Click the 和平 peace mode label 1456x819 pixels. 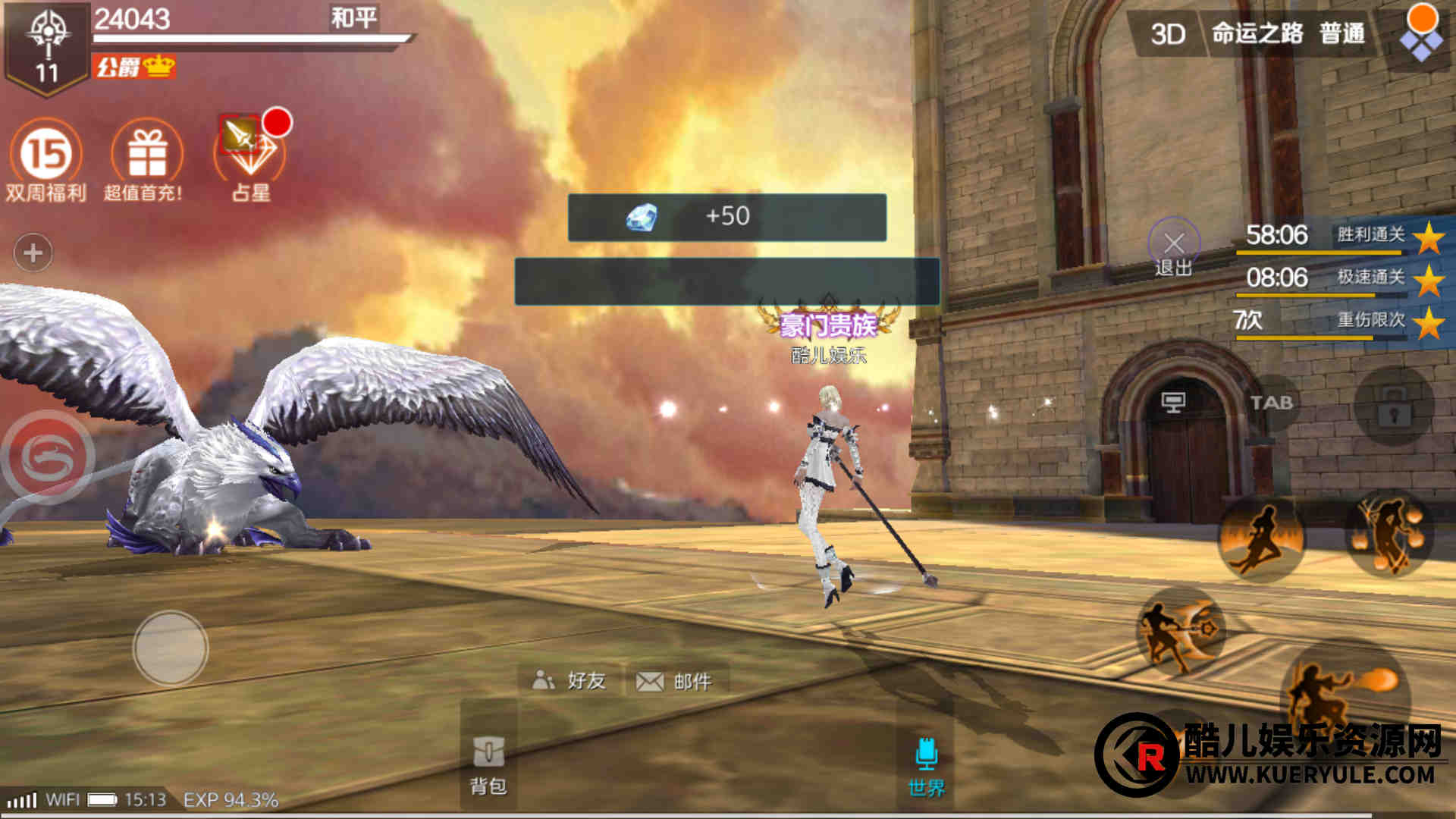pos(353,17)
